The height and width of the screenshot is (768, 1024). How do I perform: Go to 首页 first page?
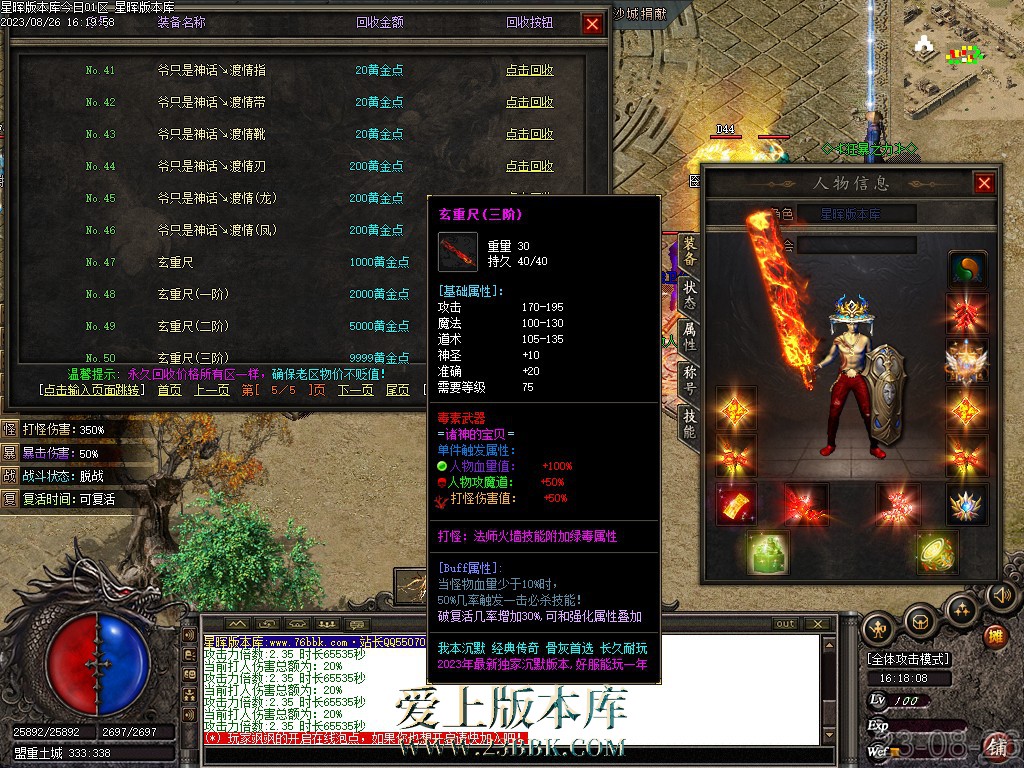(169, 390)
